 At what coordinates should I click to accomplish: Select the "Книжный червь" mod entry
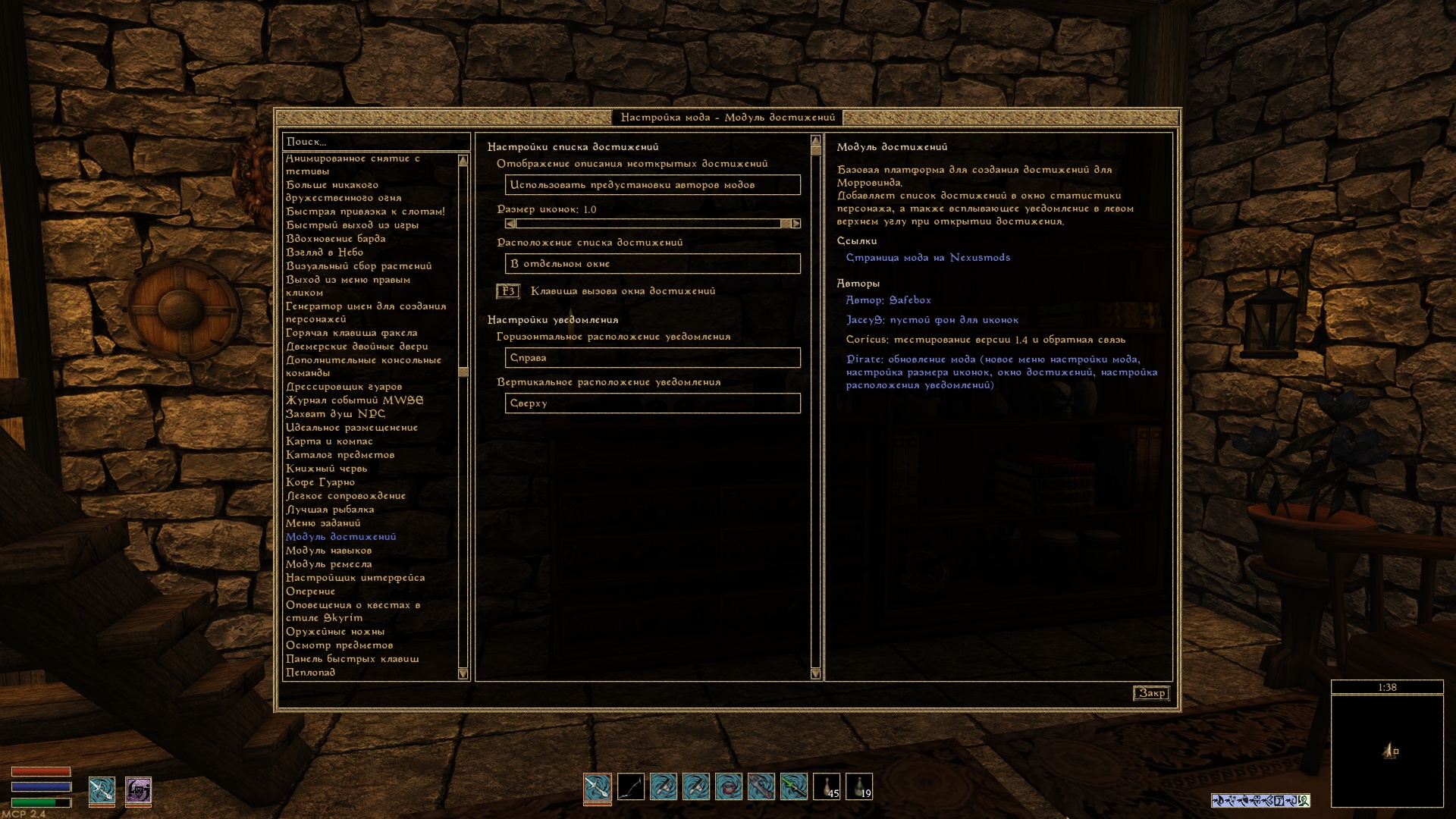[326, 469]
